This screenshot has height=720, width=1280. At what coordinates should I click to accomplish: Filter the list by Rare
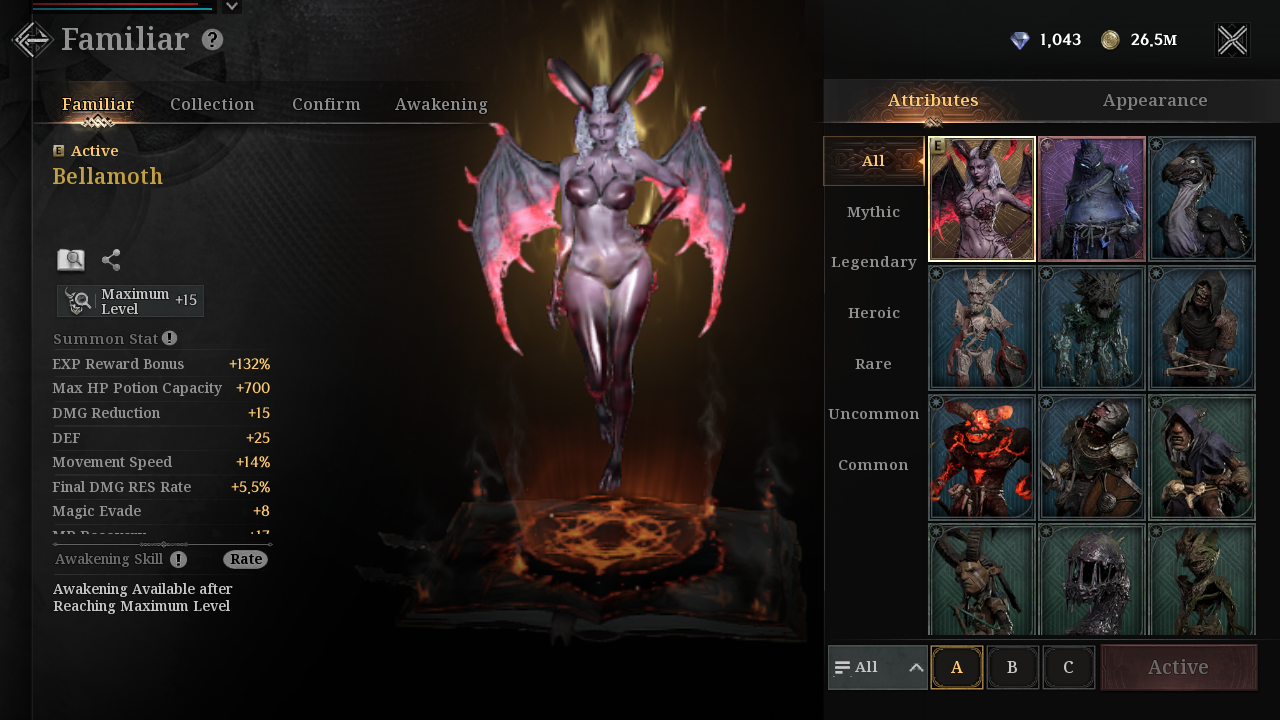[x=873, y=364]
